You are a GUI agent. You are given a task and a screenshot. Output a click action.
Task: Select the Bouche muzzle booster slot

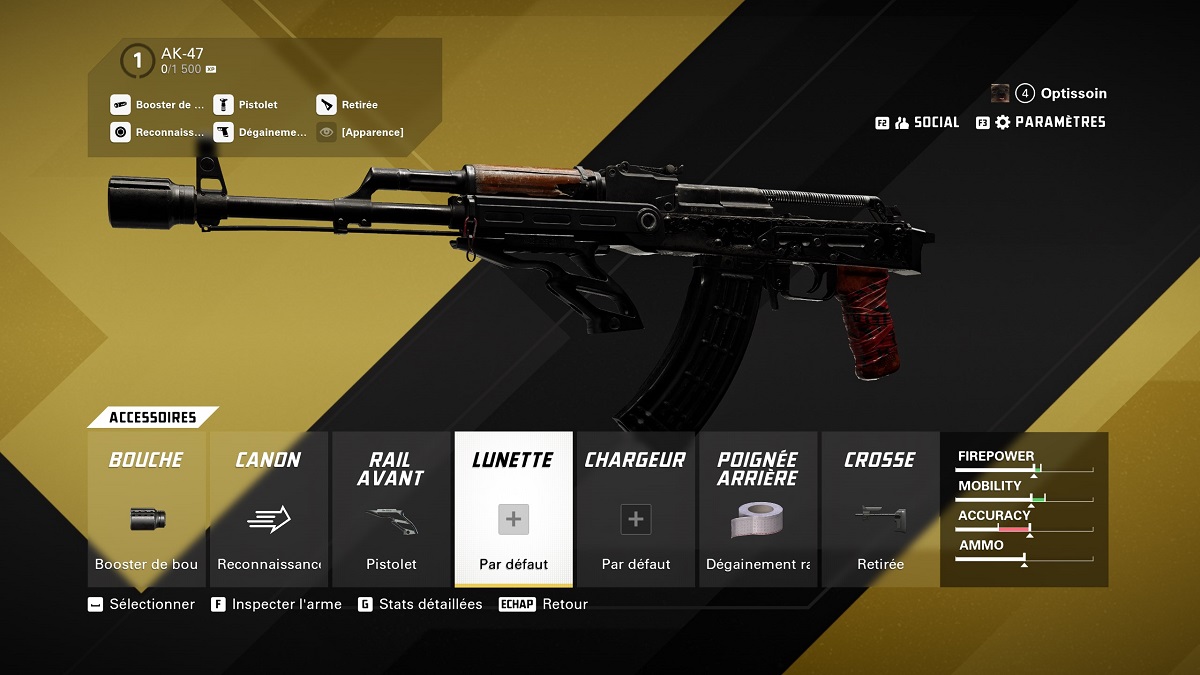[146, 509]
